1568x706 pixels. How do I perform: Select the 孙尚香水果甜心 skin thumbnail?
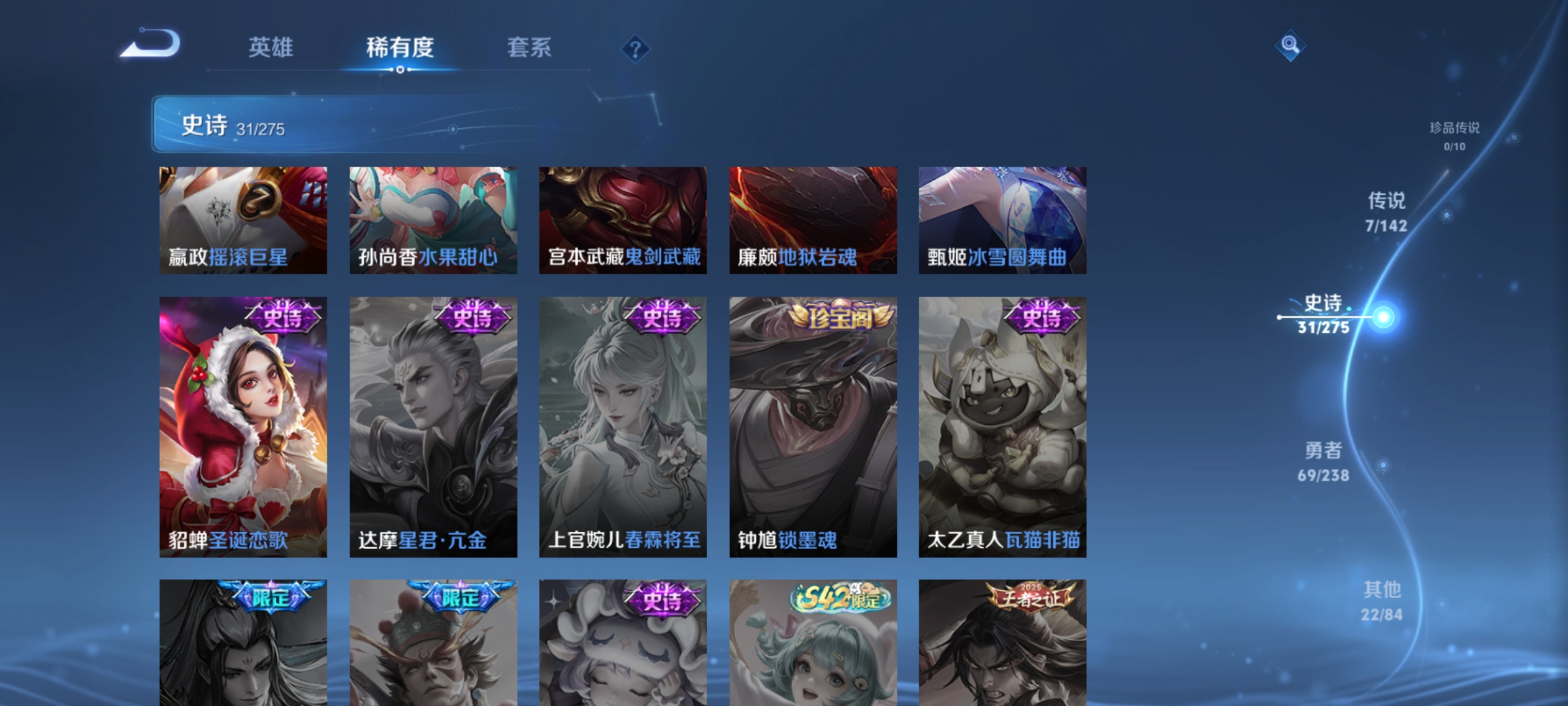click(433, 219)
